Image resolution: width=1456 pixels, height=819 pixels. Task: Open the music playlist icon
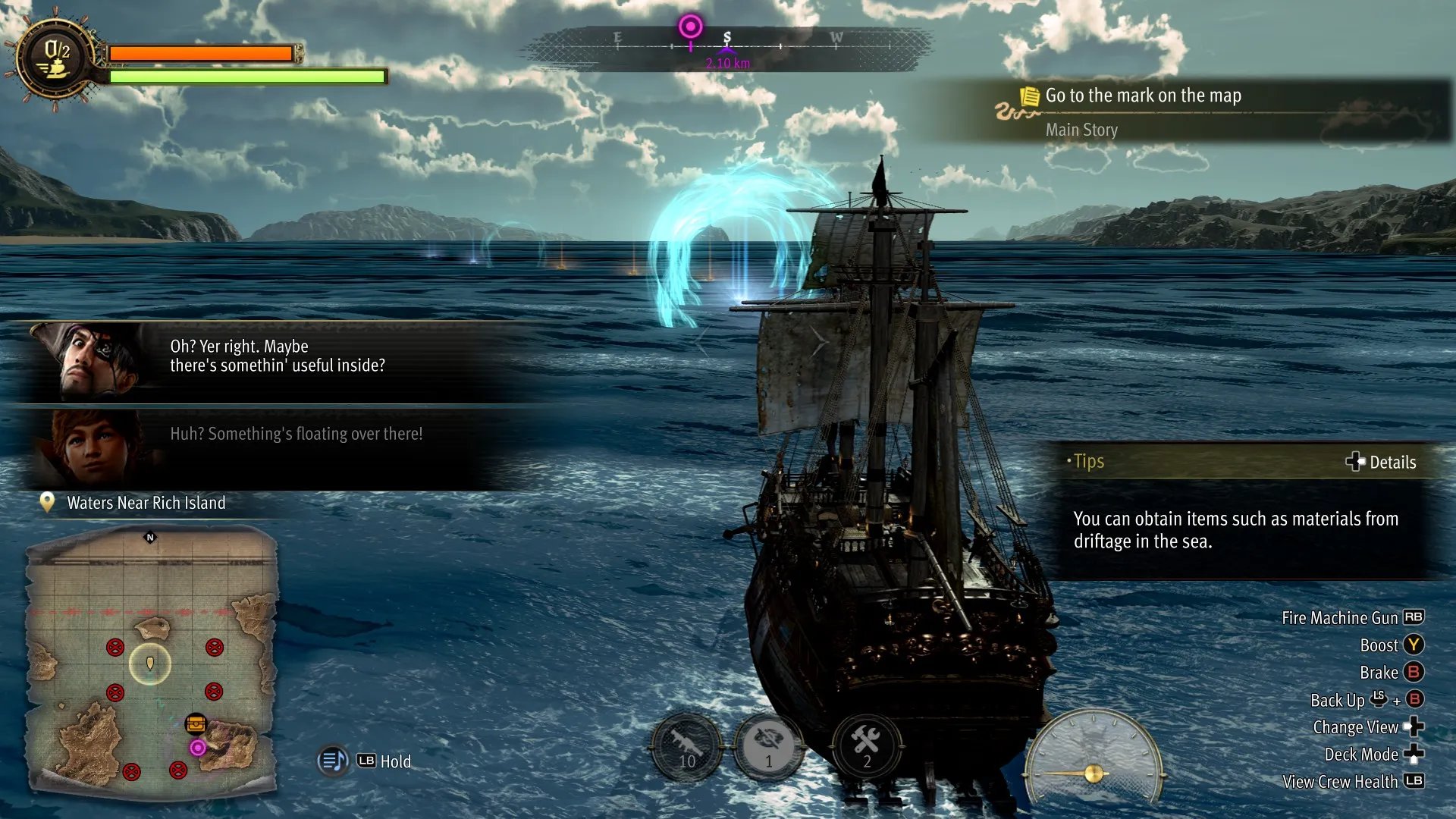pyautogui.click(x=333, y=761)
